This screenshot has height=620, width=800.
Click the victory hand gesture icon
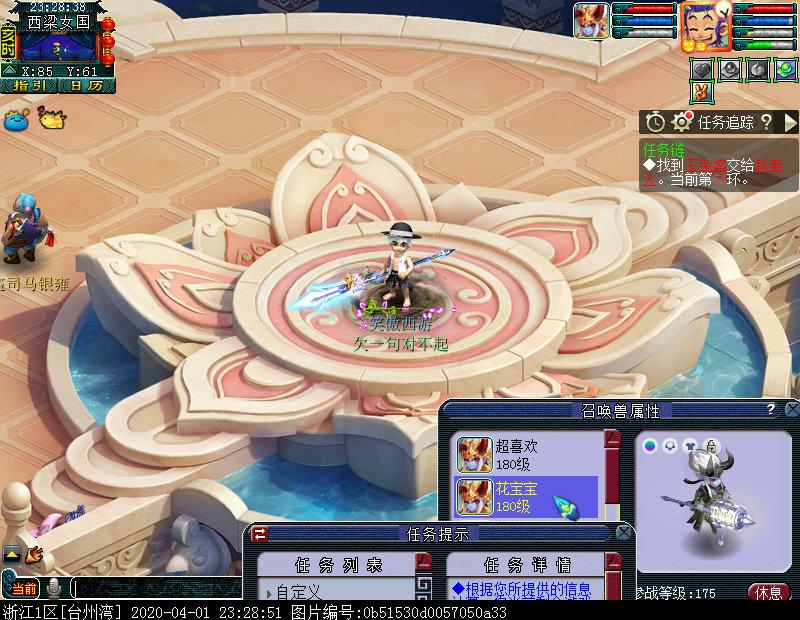click(704, 92)
